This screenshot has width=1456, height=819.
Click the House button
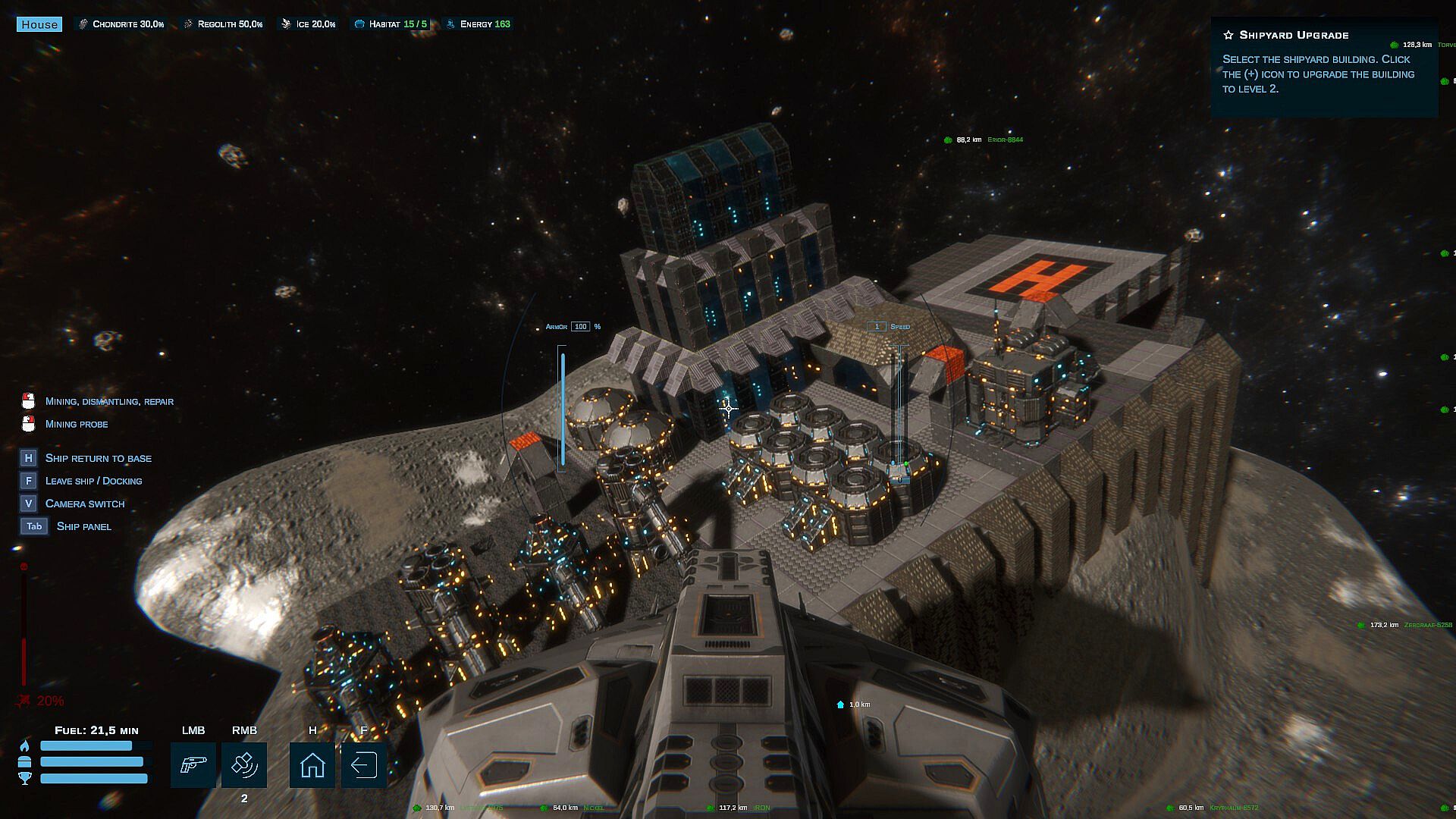pos(39,24)
